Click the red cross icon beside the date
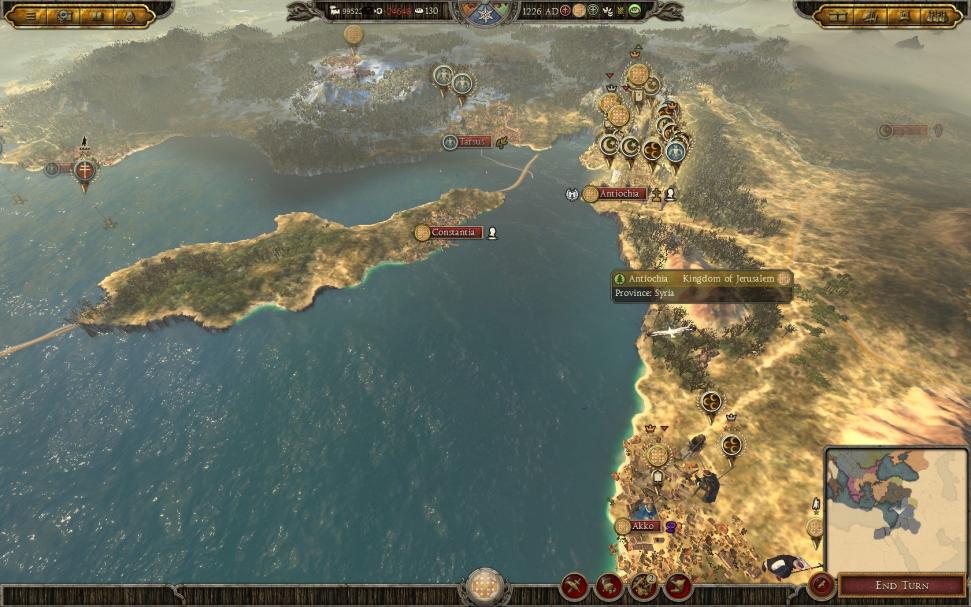This screenshot has height=607, width=971. coord(565,11)
